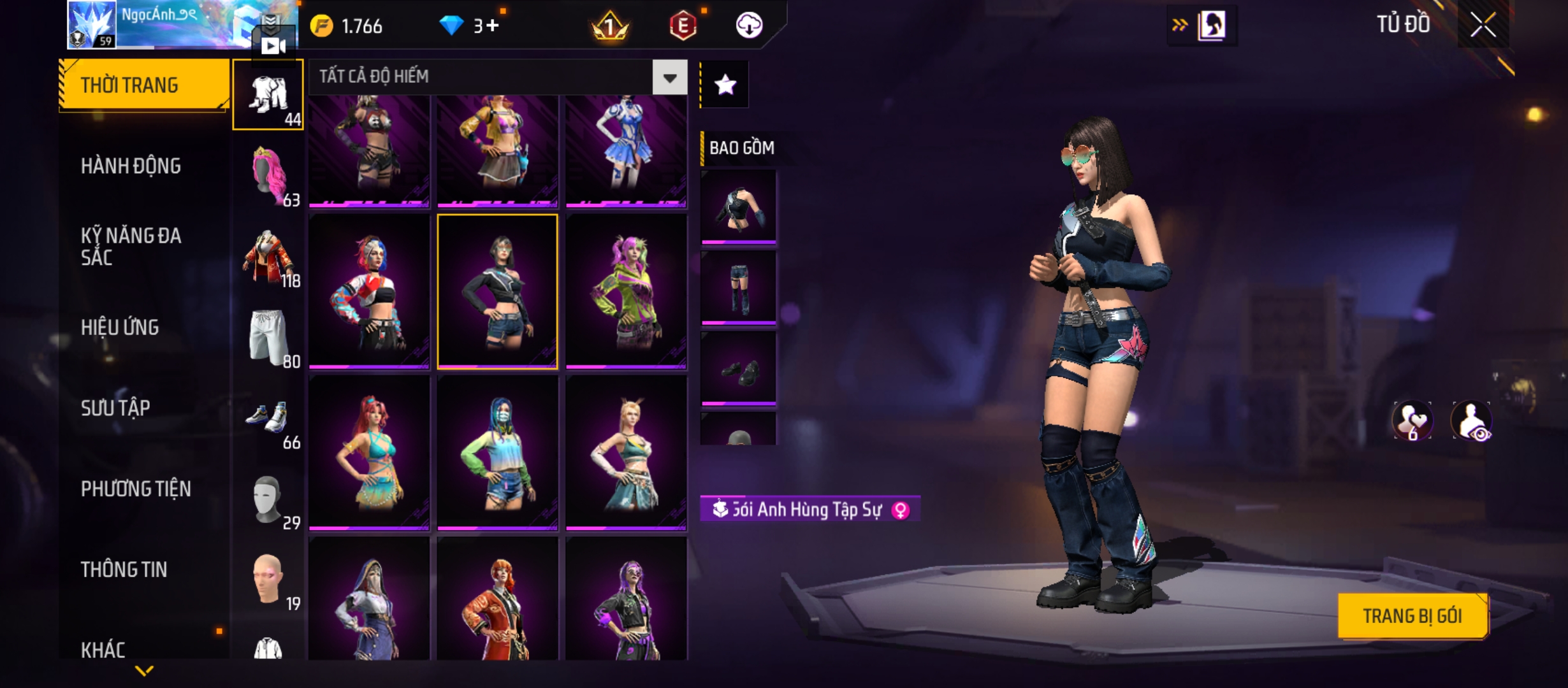This screenshot has height=688, width=1568.
Task: Show the Phương Tiện category
Action: [x=136, y=489]
